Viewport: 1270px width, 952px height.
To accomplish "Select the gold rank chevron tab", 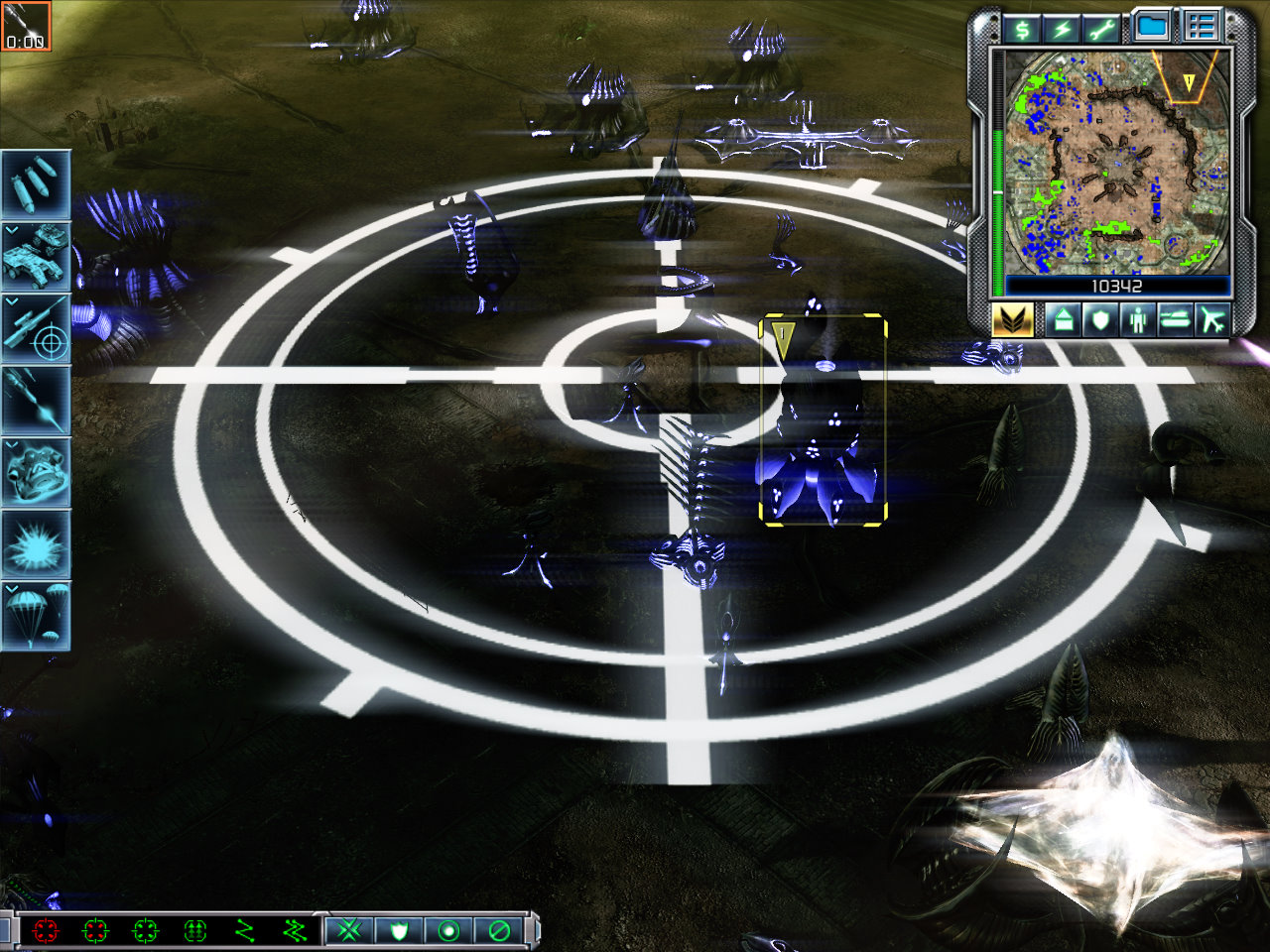I will coord(1013,320).
